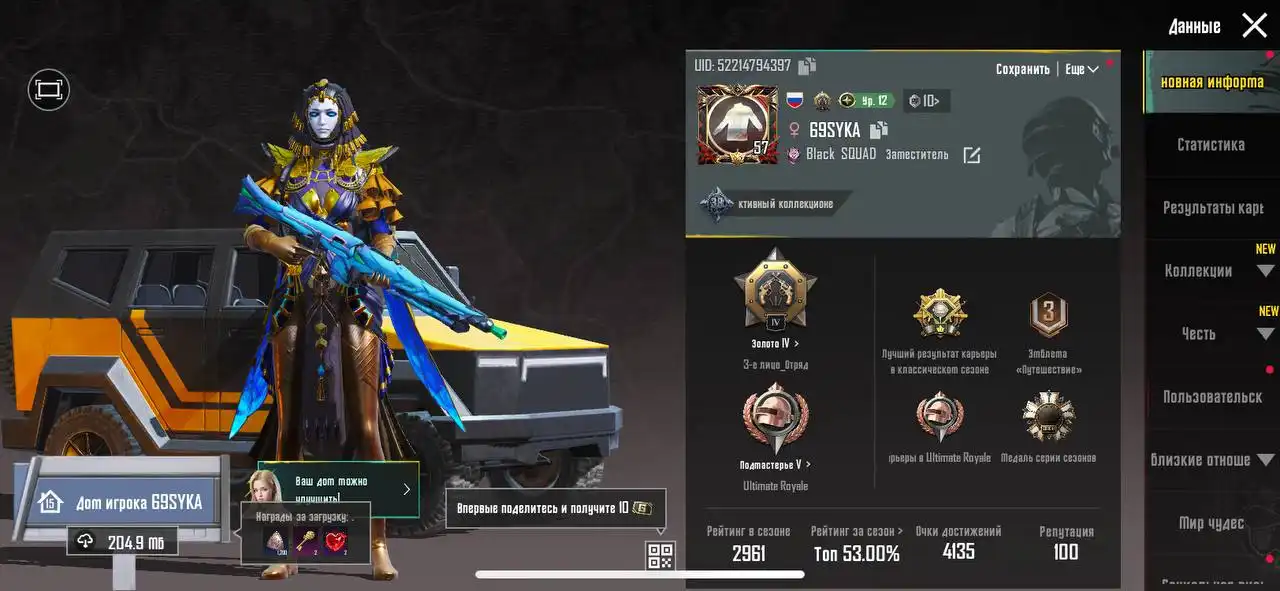Viewport: 1280px width, 591px height.
Task: Open the Эмблема «Путешествие» badge
Action: pos(1048,315)
